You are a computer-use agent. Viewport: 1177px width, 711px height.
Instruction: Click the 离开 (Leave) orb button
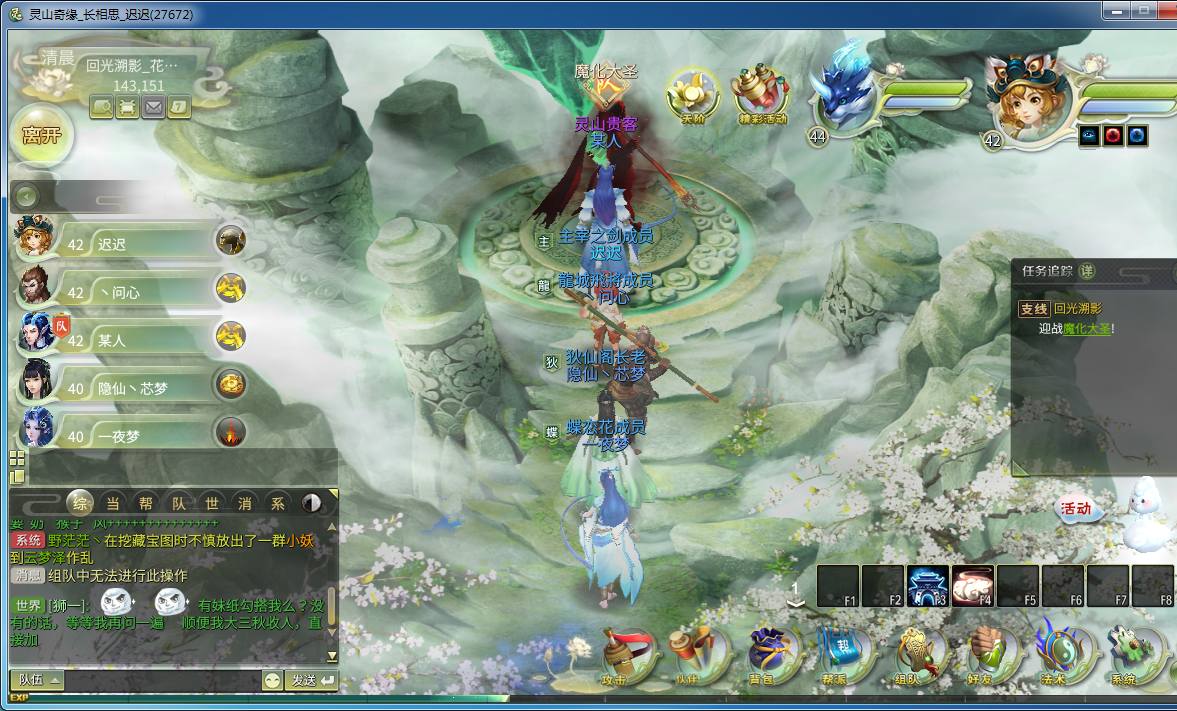pos(42,136)
